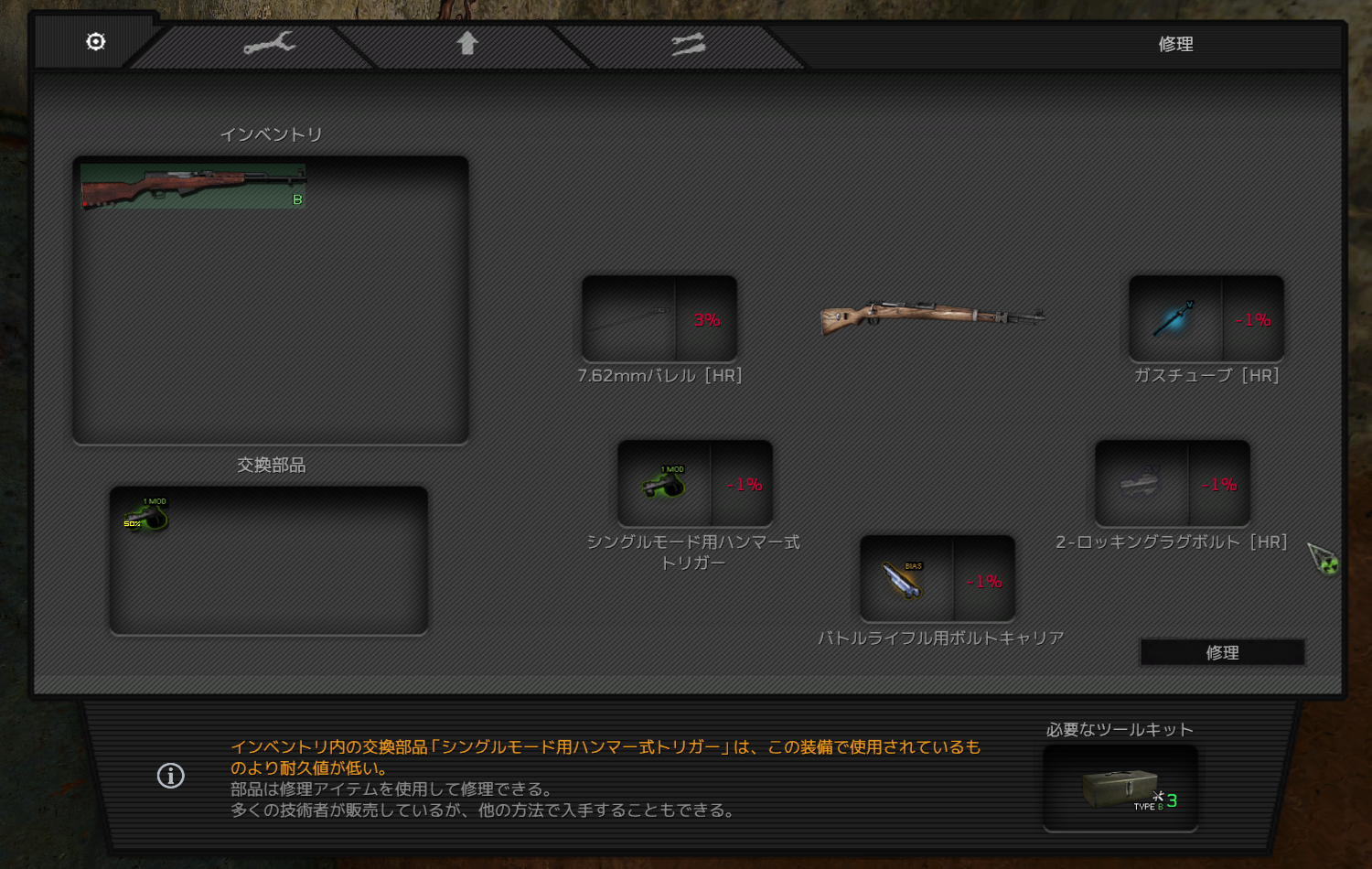Switch to the upgrade arrow tab

point(468,42)
